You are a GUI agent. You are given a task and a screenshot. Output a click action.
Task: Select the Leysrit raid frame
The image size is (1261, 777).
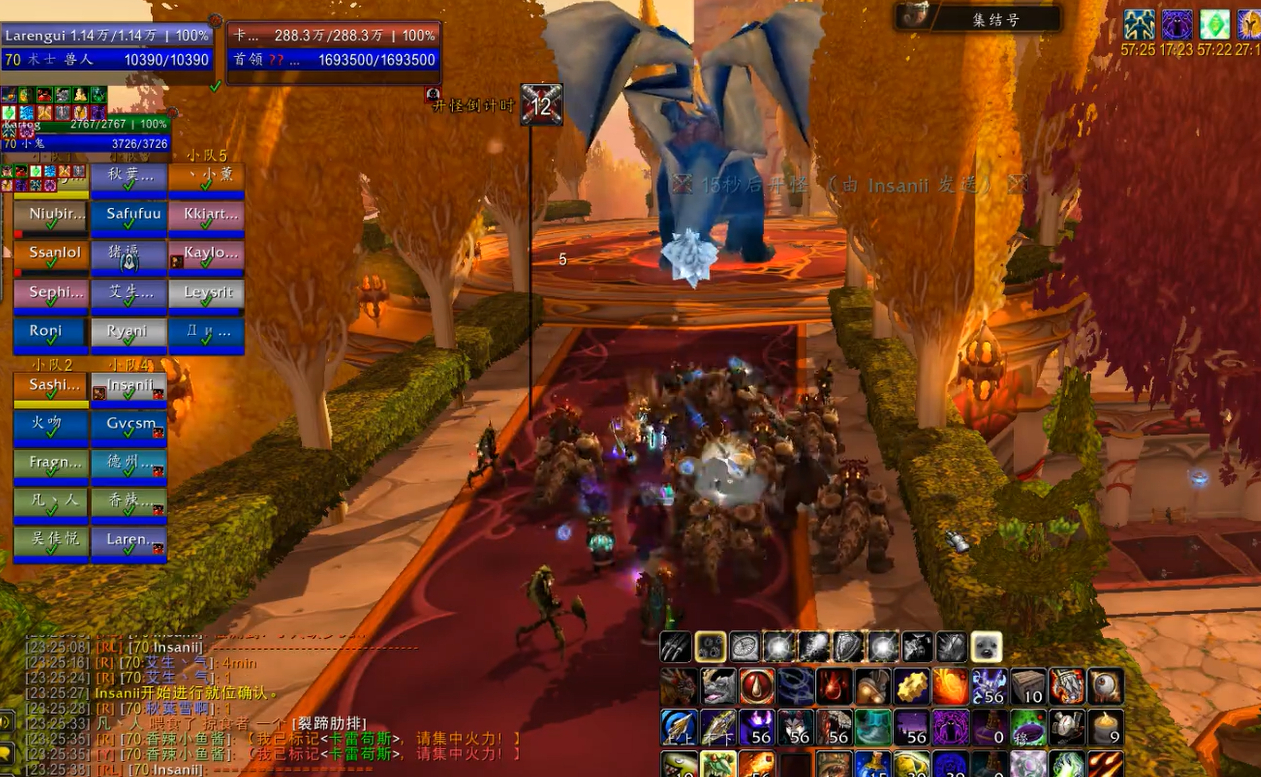(x=207, y=294)
